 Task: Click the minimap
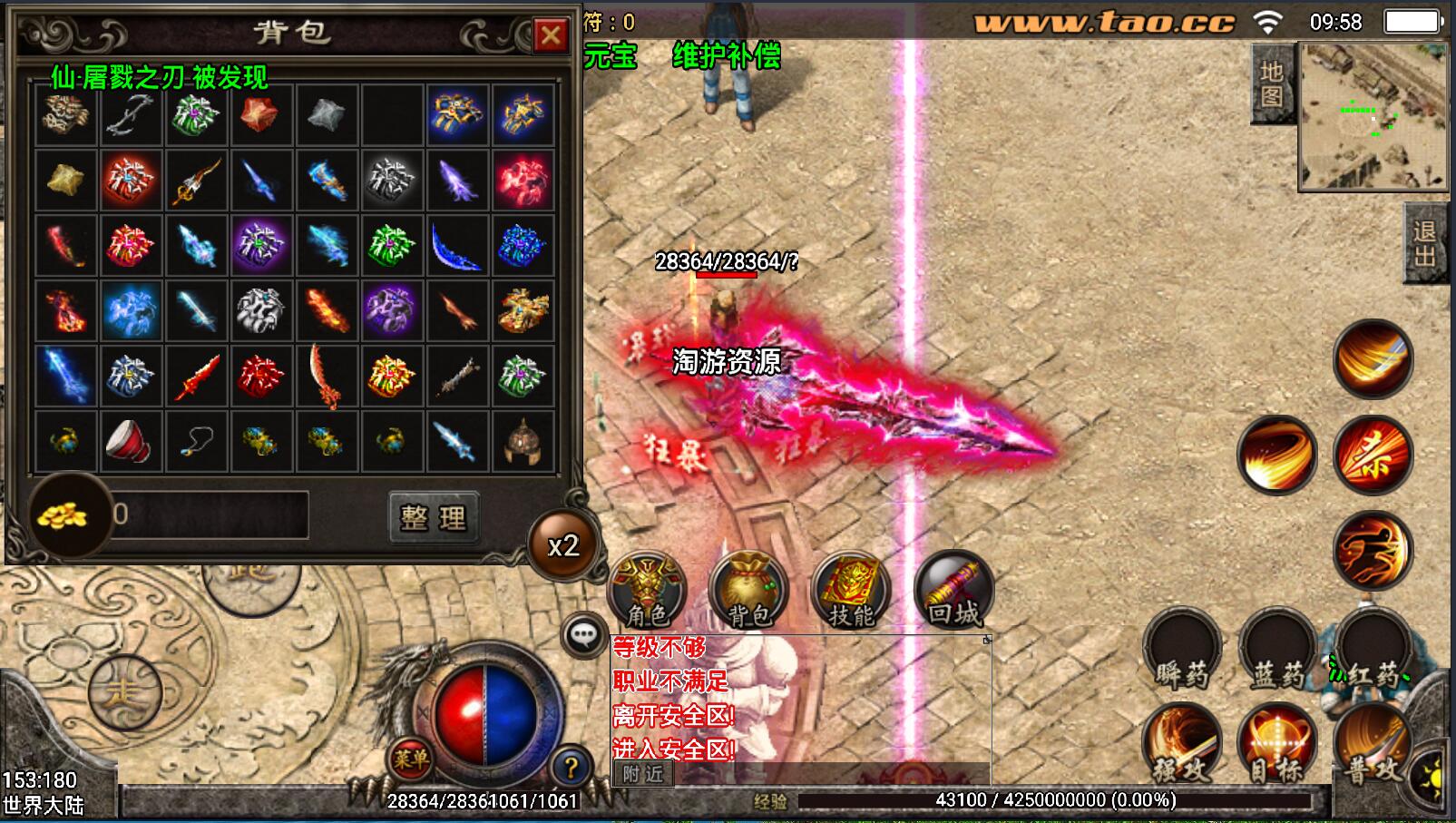coord(1372,116)
